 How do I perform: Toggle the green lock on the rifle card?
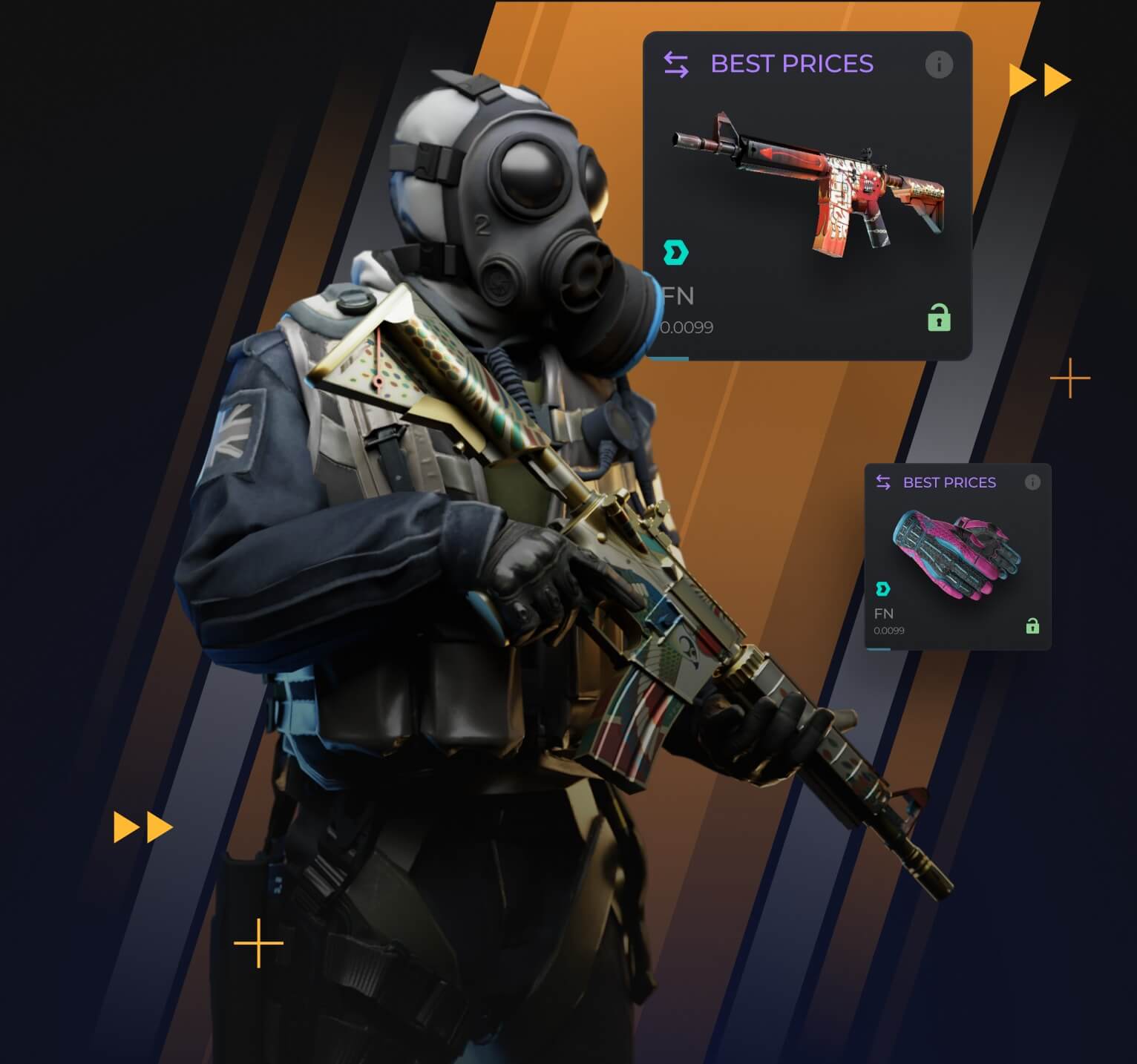click(x=939, y=318)
